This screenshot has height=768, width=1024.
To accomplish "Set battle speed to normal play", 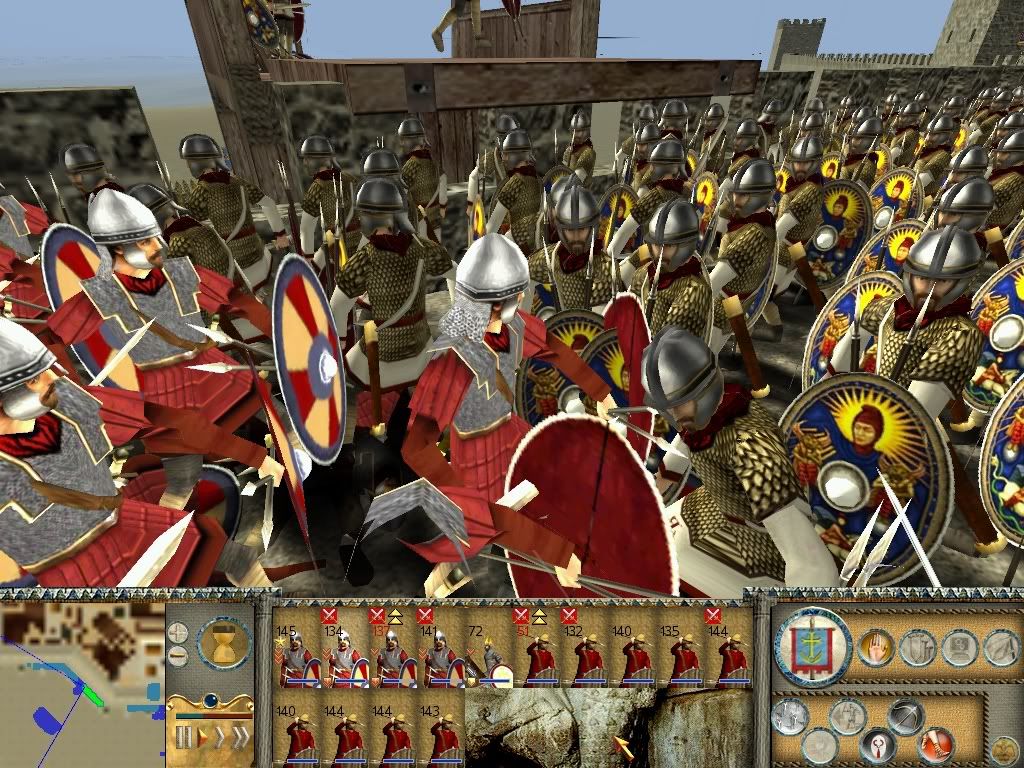I will click(x=201, y=738).
